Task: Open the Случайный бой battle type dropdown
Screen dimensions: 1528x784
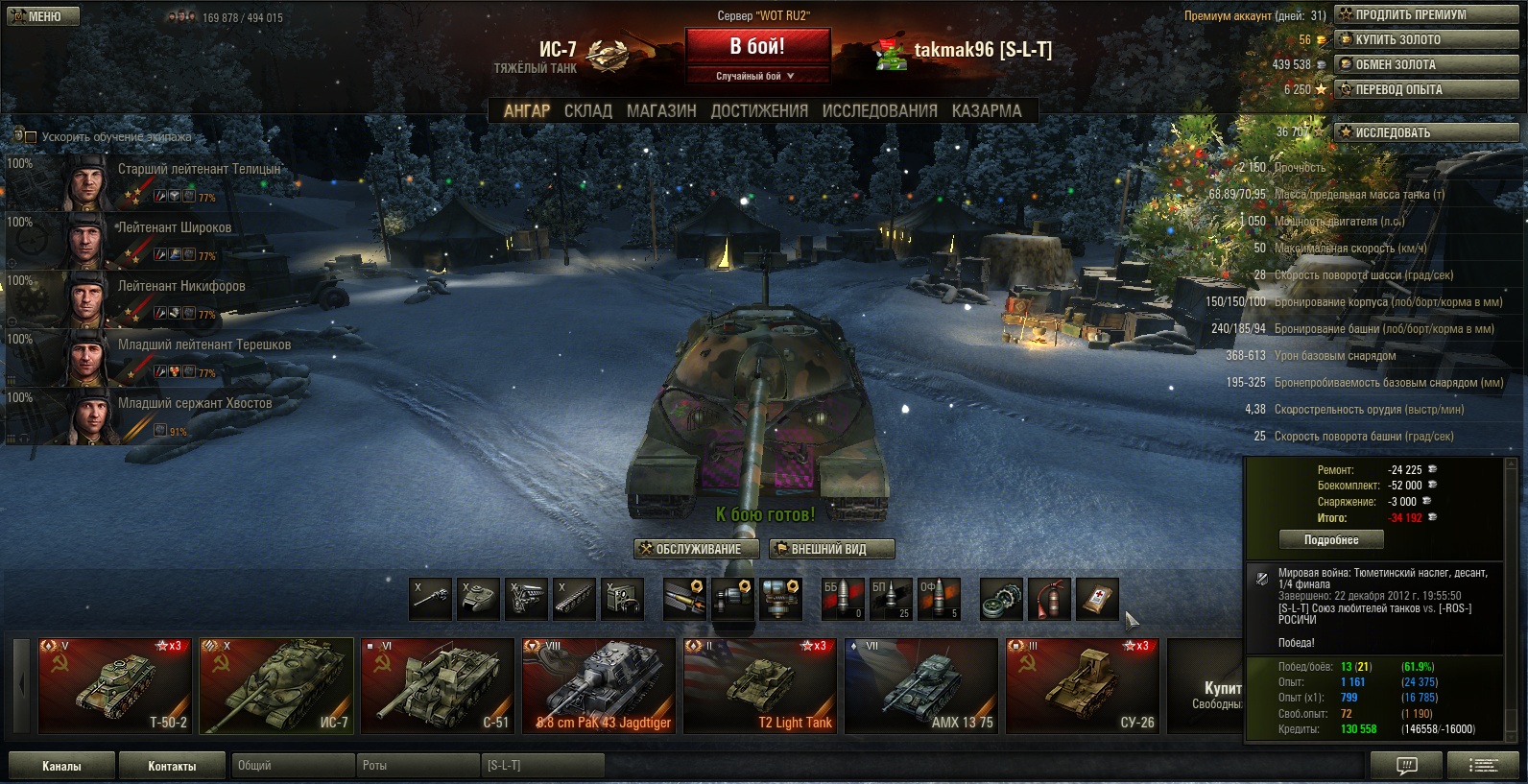Action: tap(756, 76)
